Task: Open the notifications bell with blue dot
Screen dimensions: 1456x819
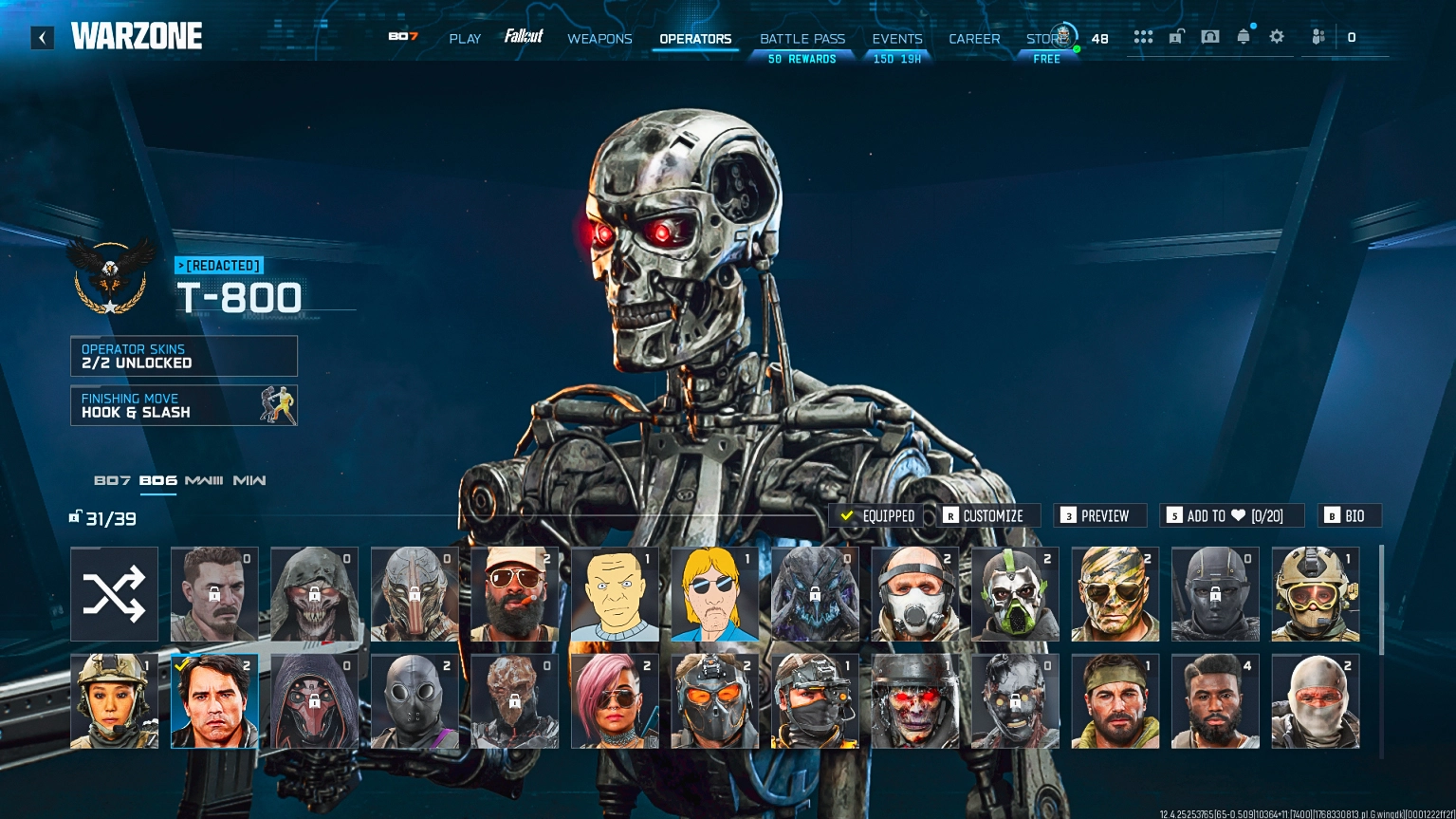Action: (1244, 36)
